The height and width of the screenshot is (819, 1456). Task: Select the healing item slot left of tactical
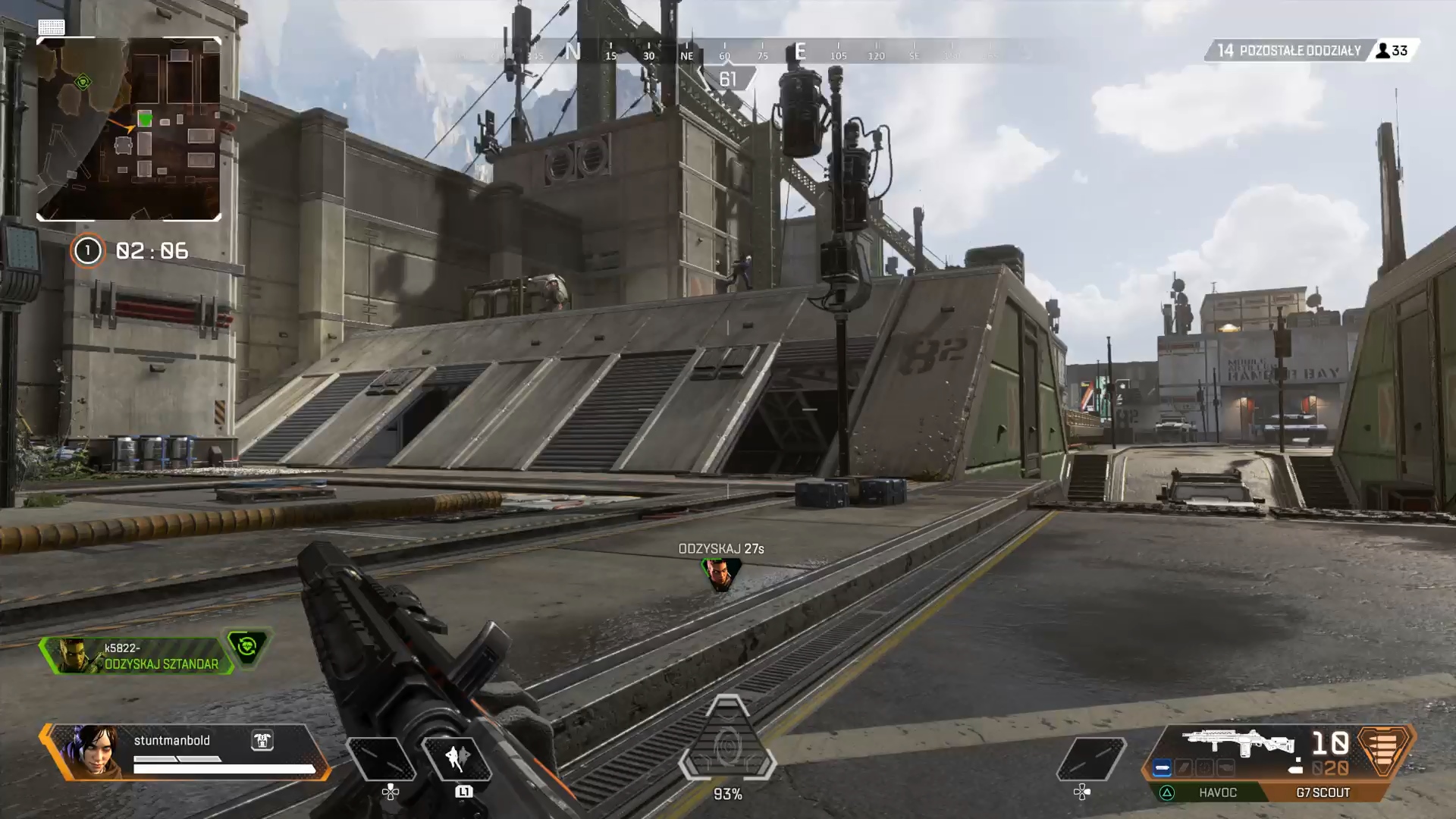pyautogui.click(x=381, y=758)
